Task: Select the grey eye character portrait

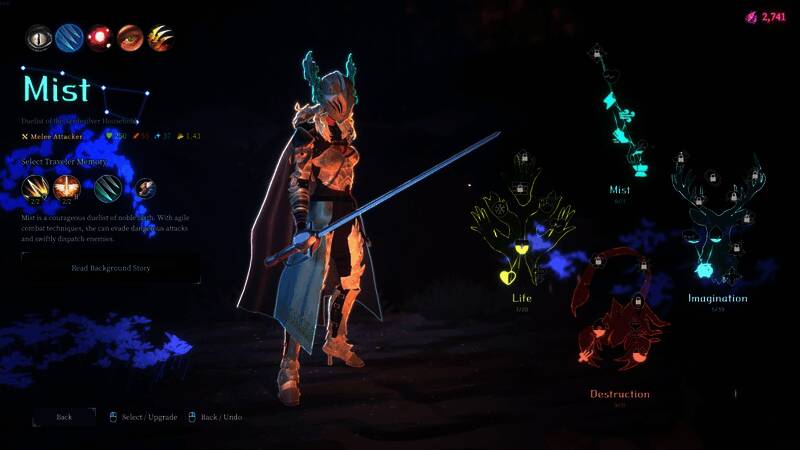Action: click(x=38, y=38)
